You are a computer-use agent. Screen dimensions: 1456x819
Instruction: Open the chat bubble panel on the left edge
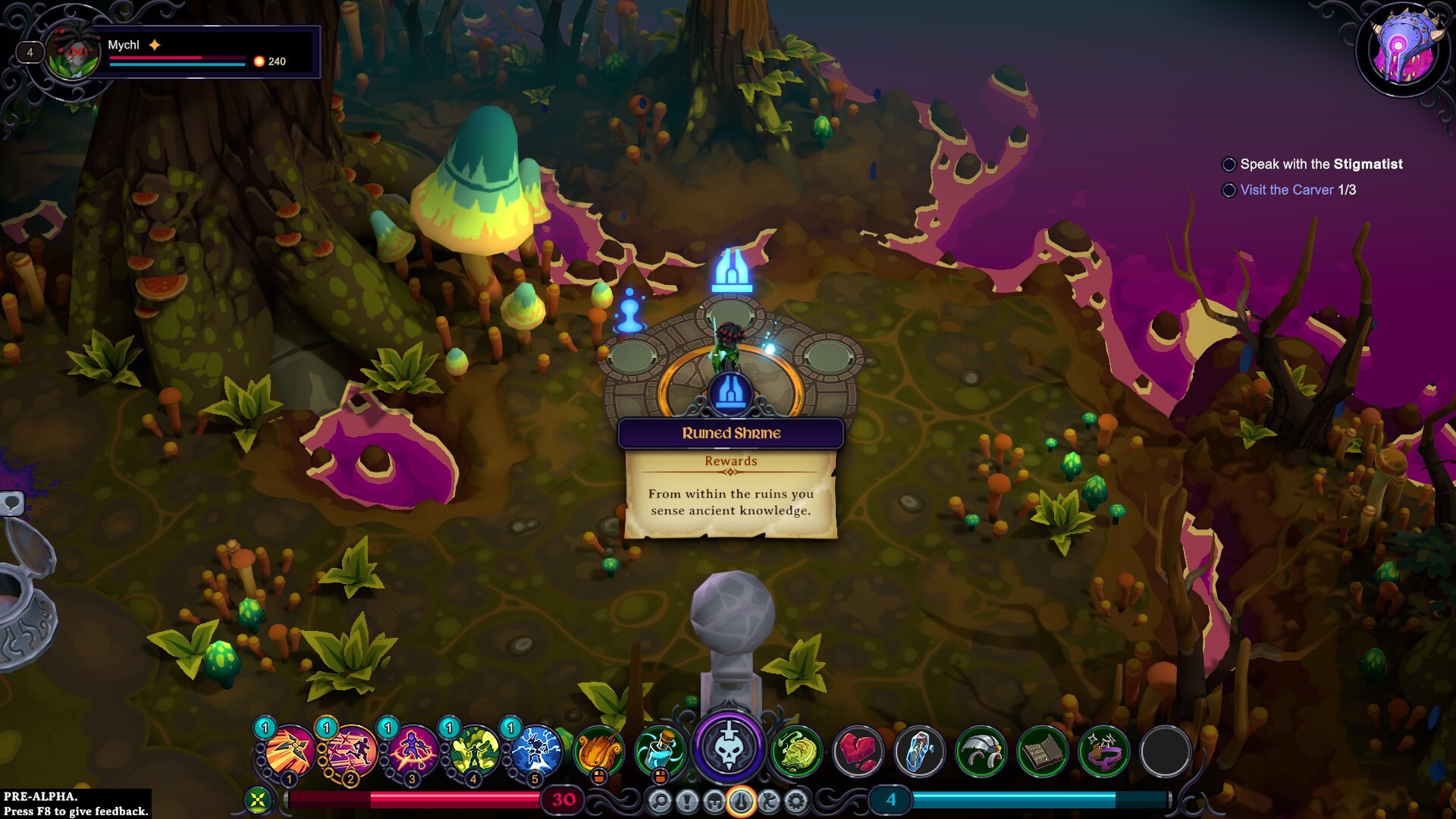point(11,503)
